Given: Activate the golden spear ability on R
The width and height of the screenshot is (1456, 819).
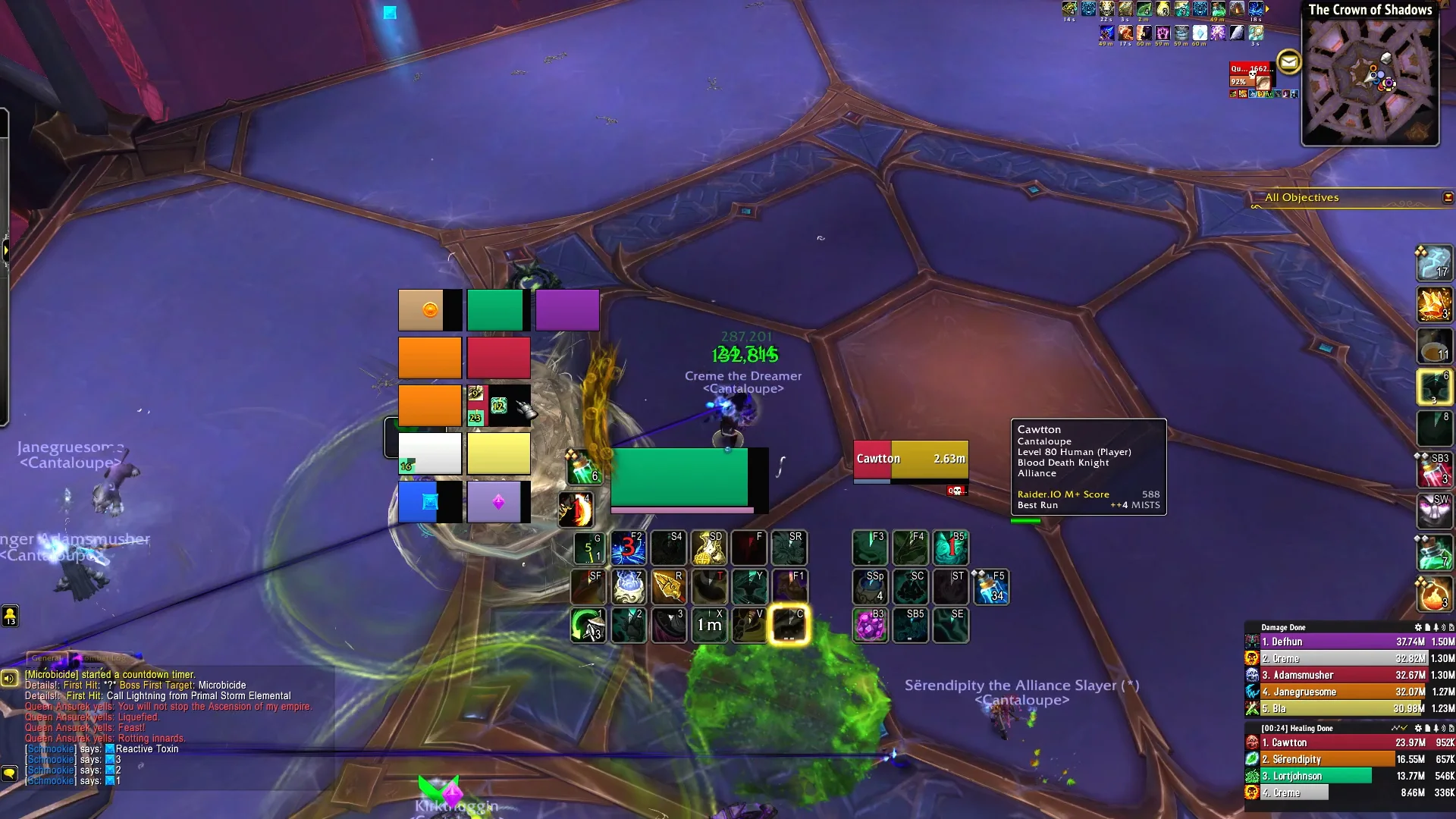Looking at the screenshot, I should [x=668, y=587].
